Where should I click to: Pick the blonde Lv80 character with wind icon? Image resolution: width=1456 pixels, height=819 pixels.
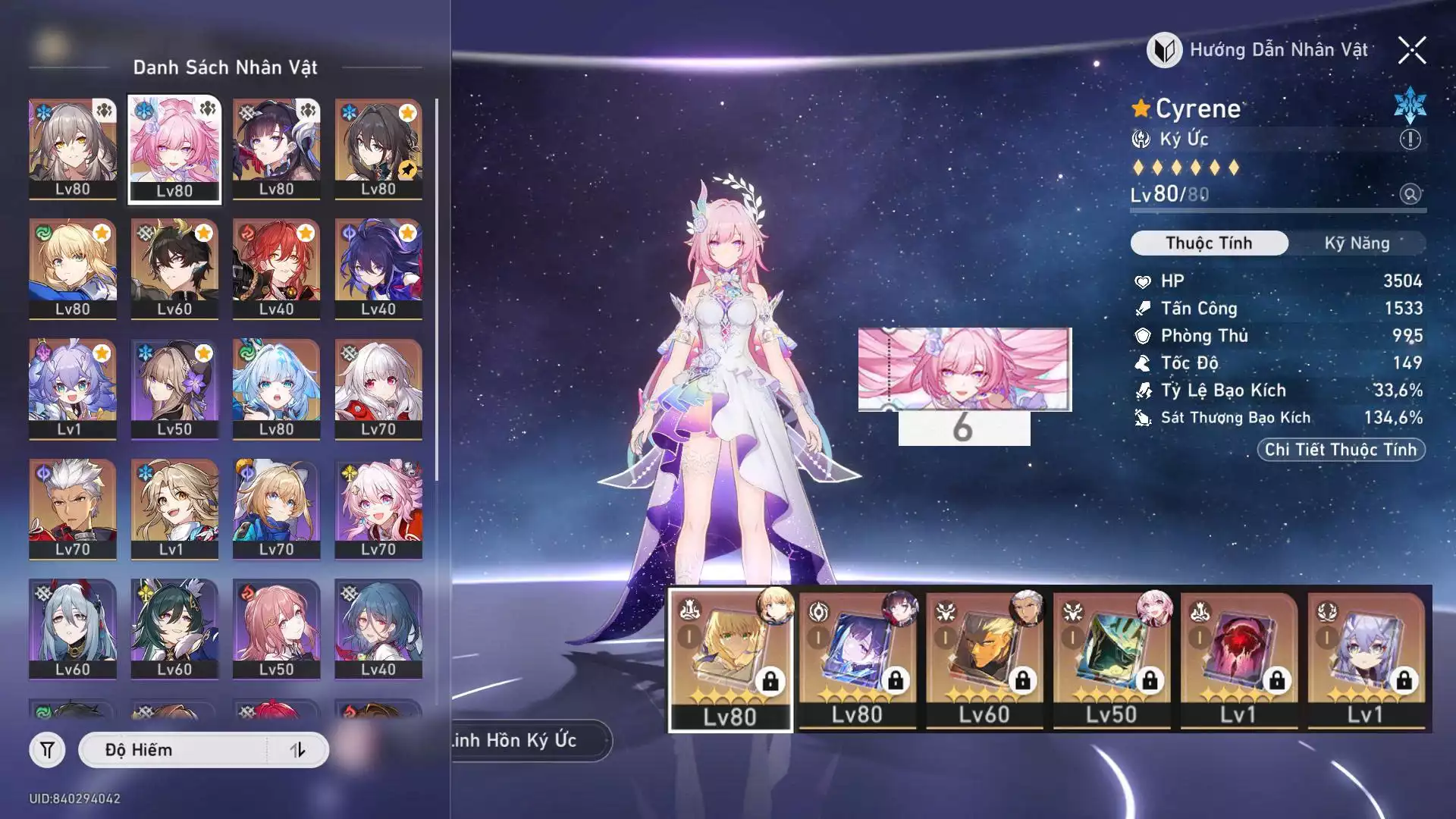click(x=73, y=268)
